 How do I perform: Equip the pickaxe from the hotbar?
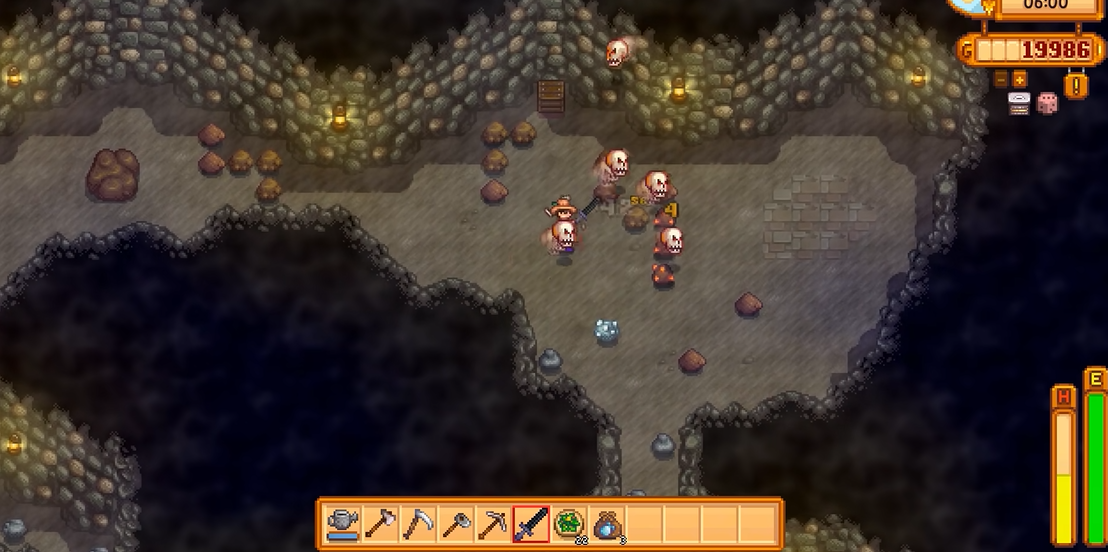(x=493, y=524)
